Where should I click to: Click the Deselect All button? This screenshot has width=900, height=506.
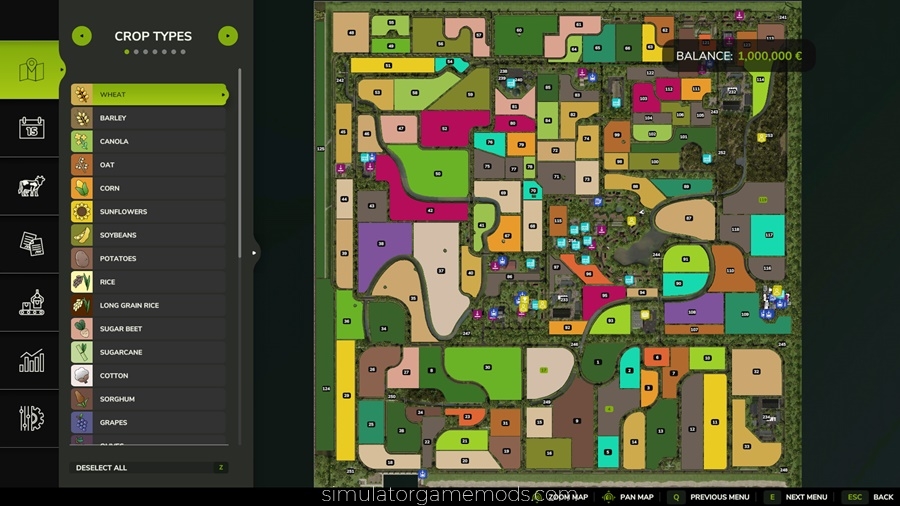(x=150, y=468)
